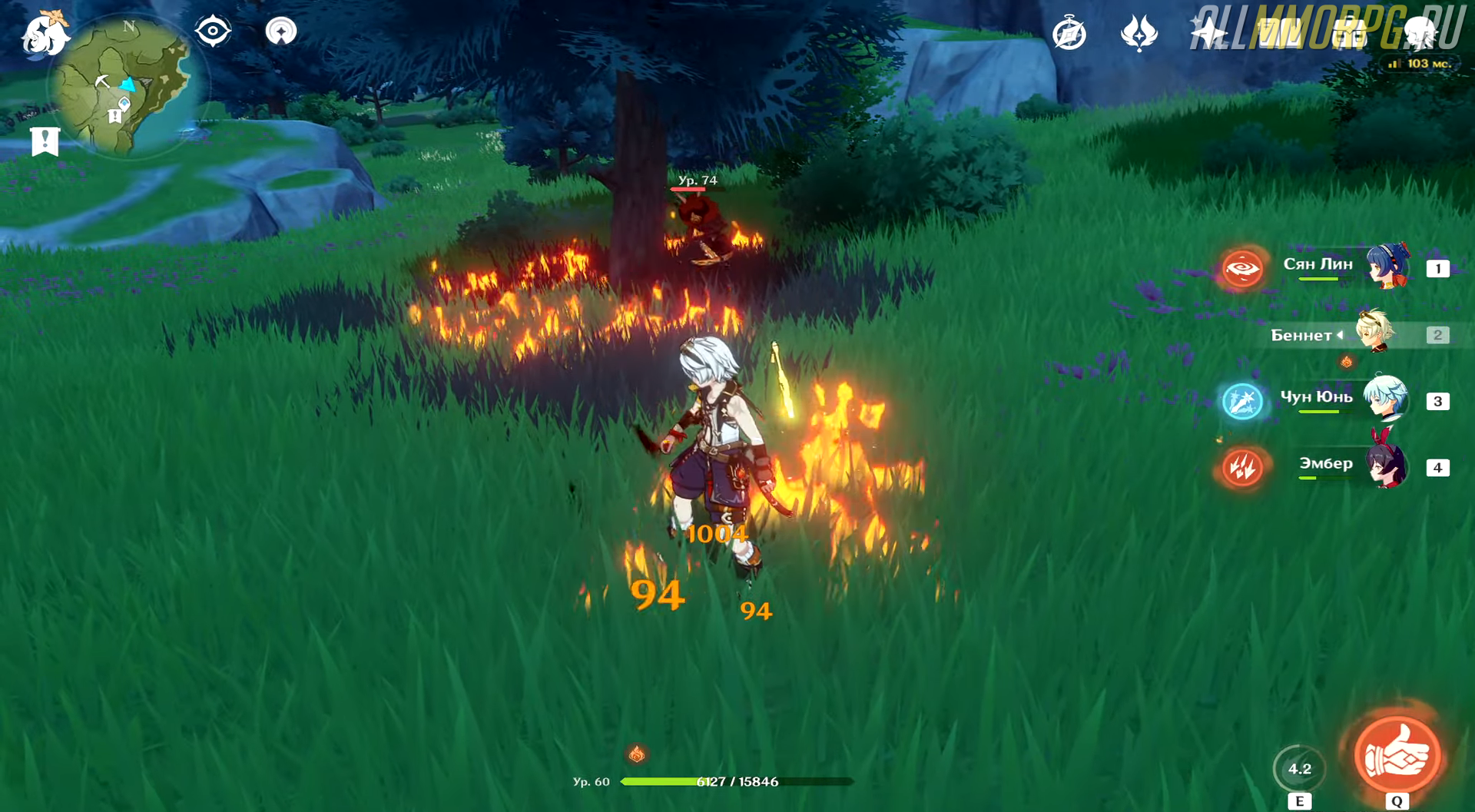This screenshot has width=1475, height=812.
Task: Open the Battle Pass wings icon
Action: [x=1139, y=34]
